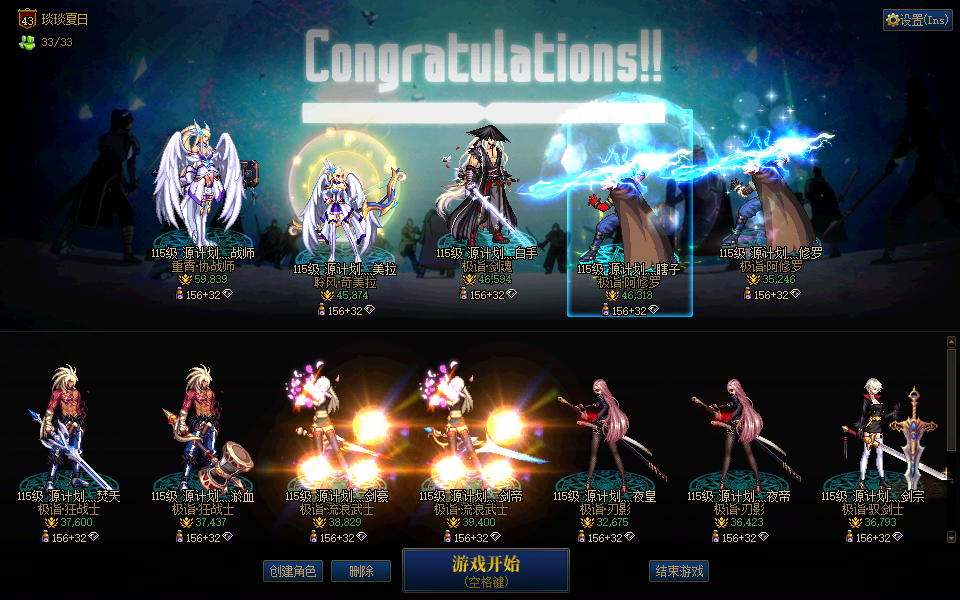Select the winged 协战师 character
The height and width of the screenshot is (600, 960).
(201, 190)
